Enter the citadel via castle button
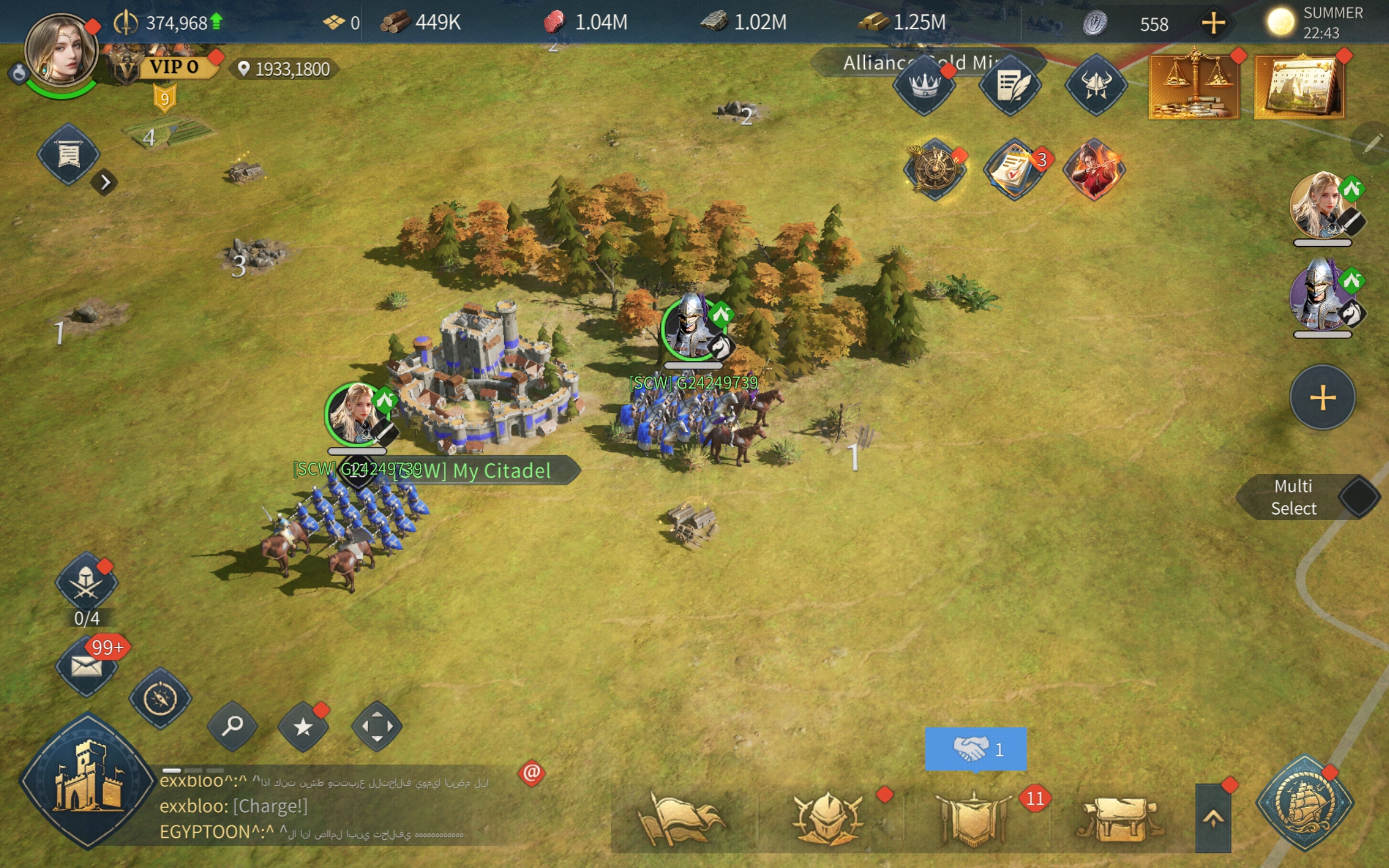The height and width of the screenshot is (868, 1389). [87, 781]
